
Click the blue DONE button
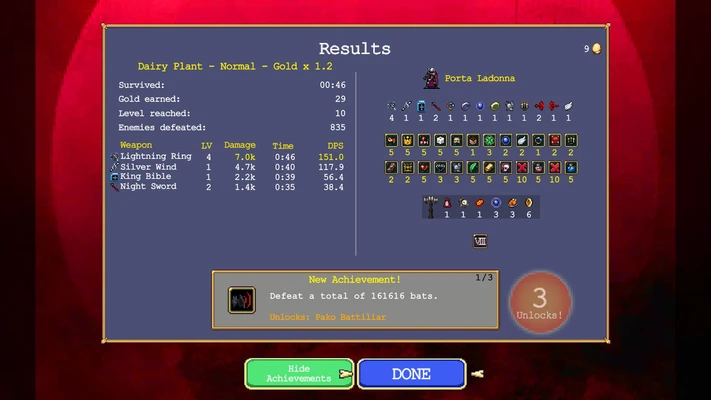[411, 374]
